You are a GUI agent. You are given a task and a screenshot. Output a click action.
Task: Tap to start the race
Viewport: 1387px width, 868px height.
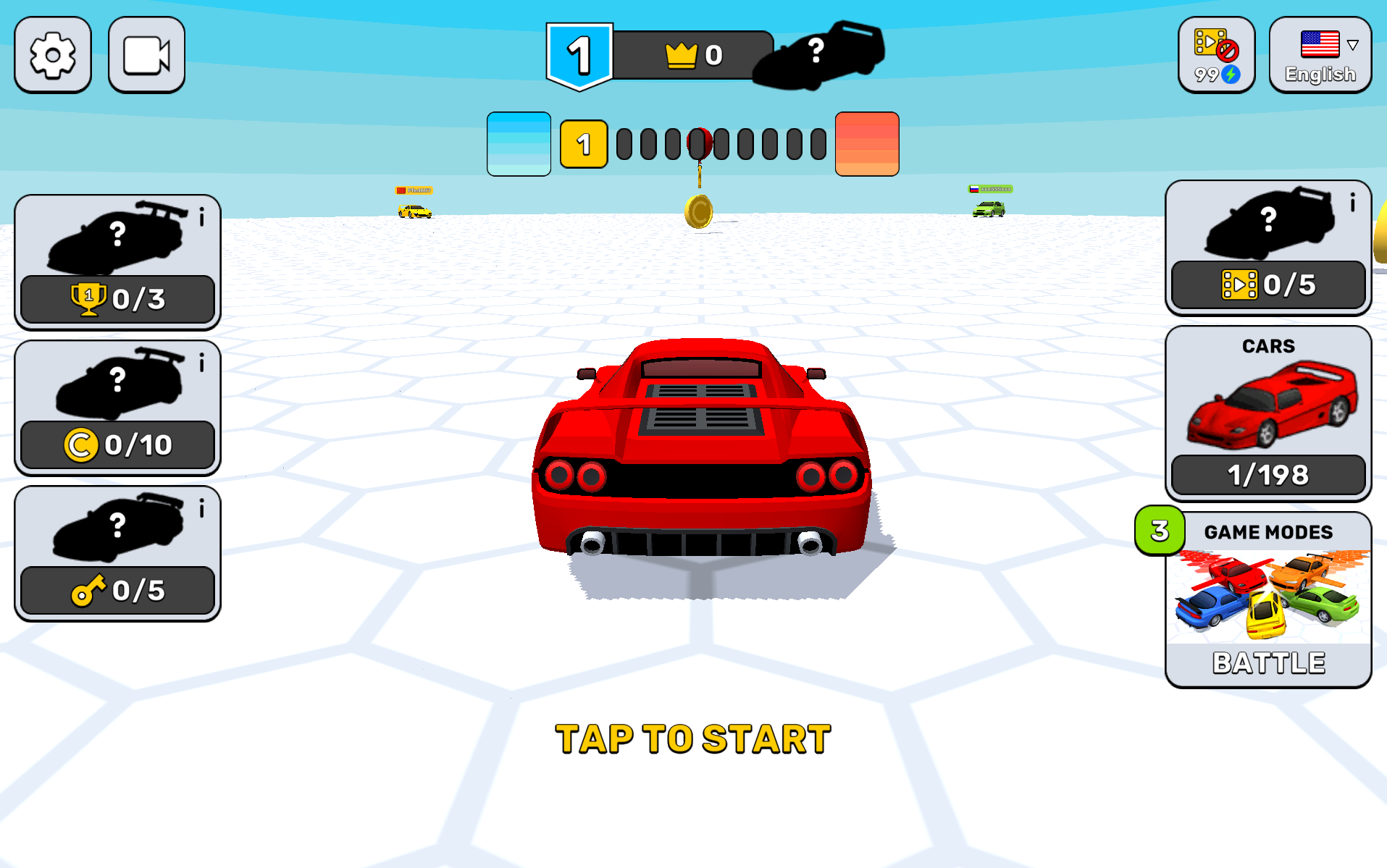pyautogui.click(x=693, y=739)
